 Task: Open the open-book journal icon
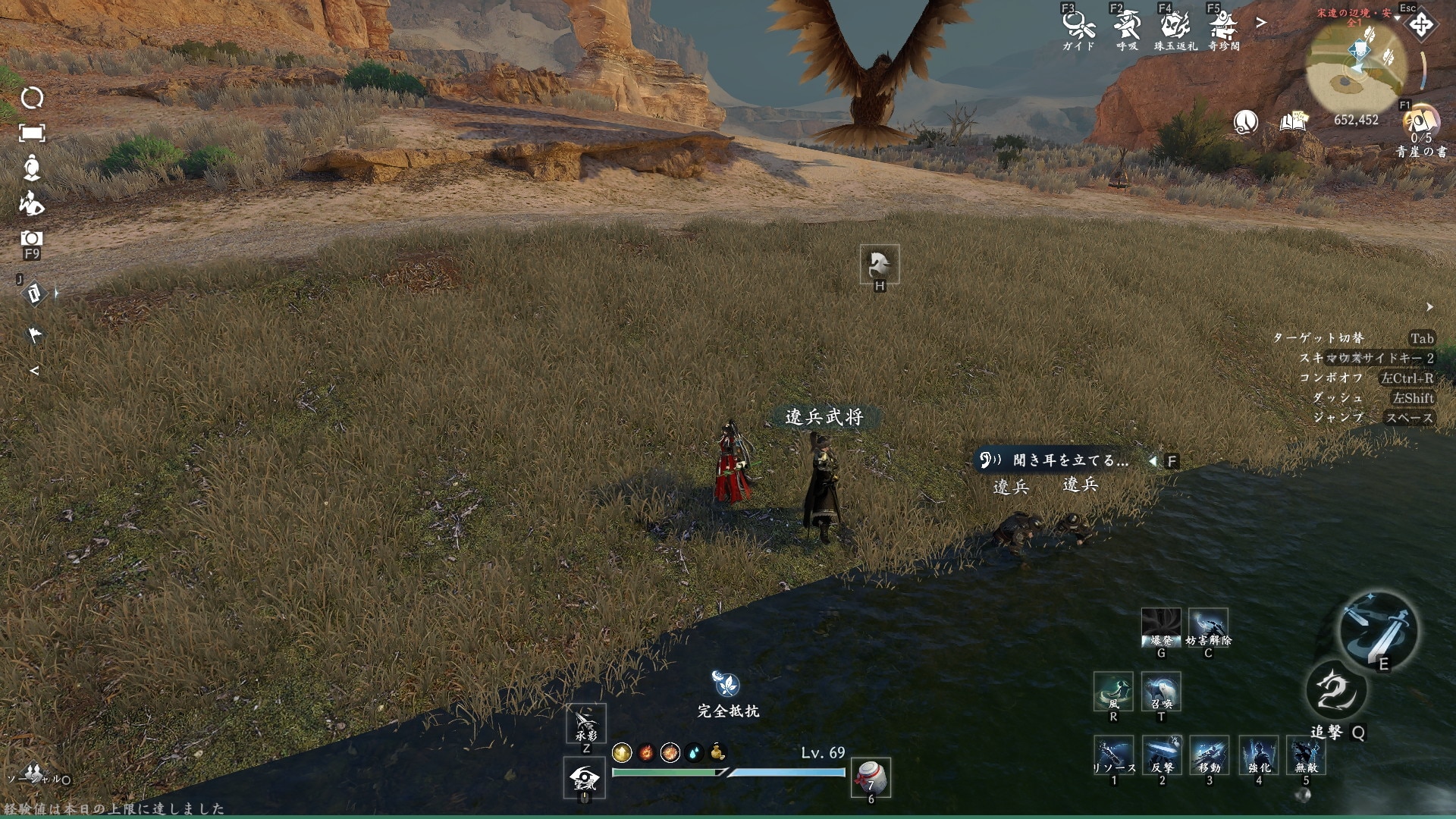click(x=1294, y=121)
